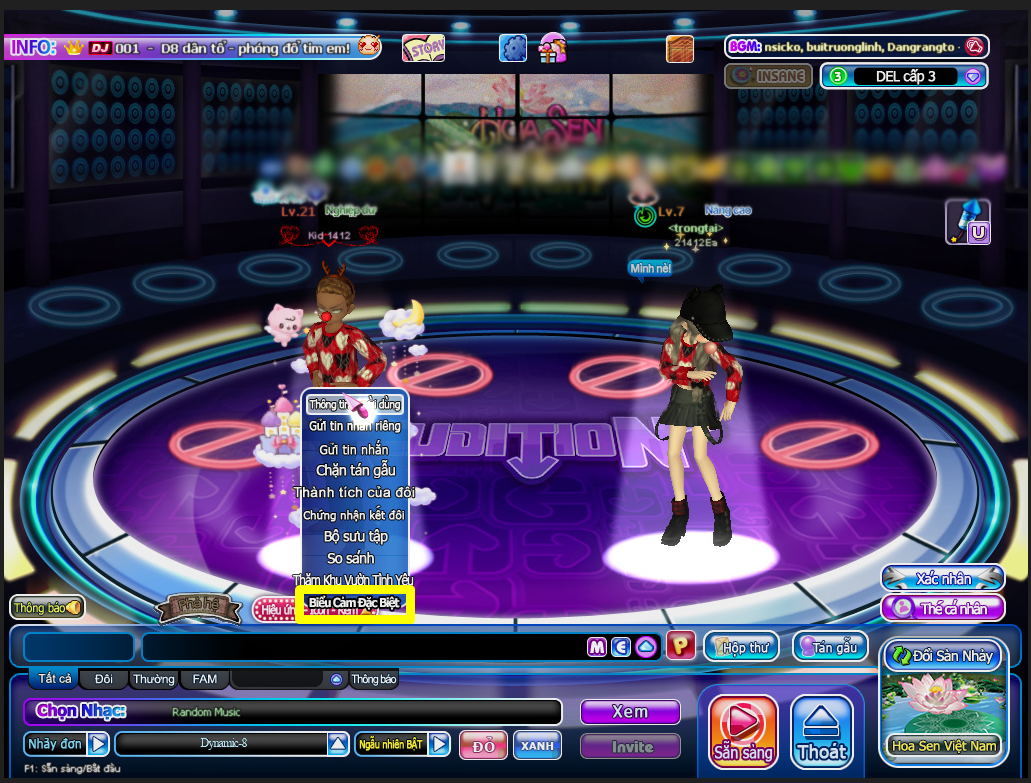1031x783 pixels.
Task: Open the Tán gẫu chat button
Action: [x=829, y=647]
